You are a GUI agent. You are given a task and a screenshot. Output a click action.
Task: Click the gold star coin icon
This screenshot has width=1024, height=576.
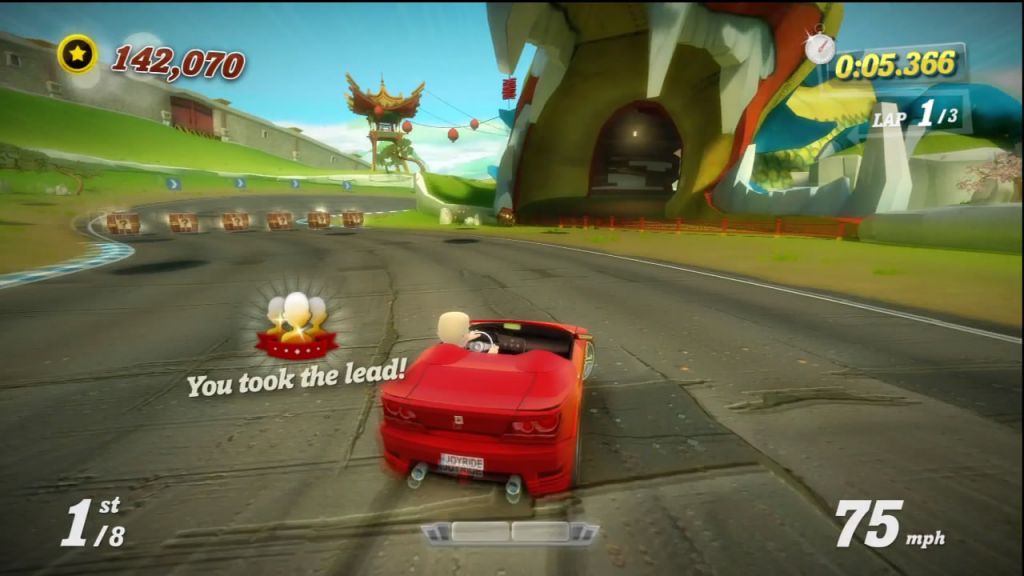pyautogui.click(x=77, y=54)
